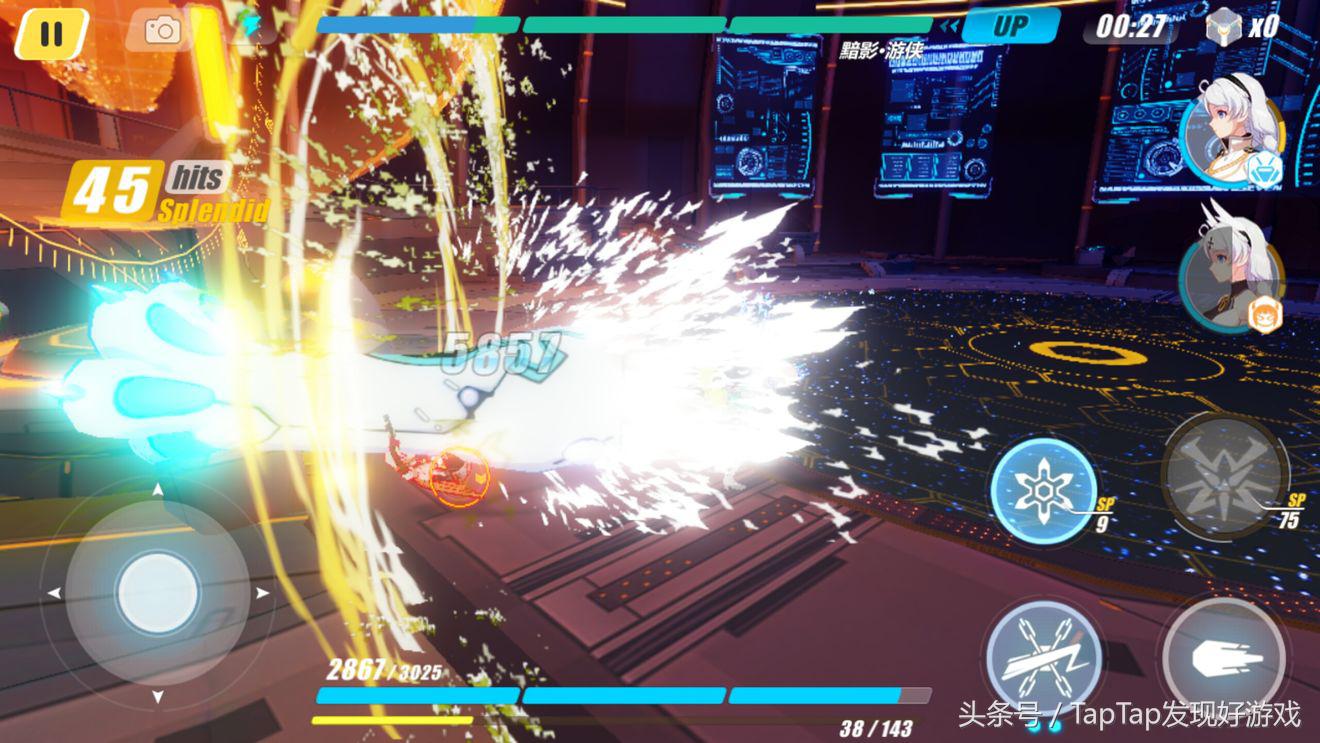Click the joystick's up arrow
The width and height of the screenshot is (1320, 743).
click(x=158, y=491)
